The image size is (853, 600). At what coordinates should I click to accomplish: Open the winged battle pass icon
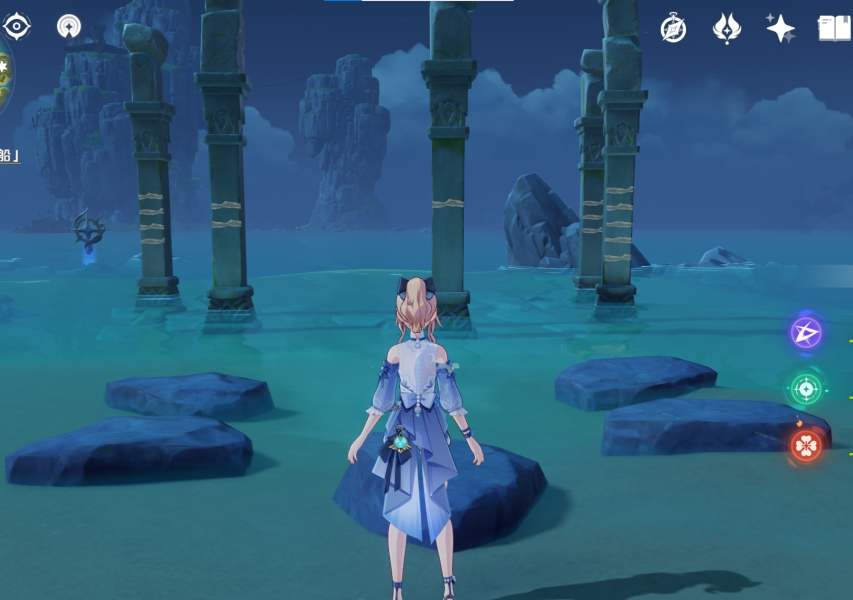click(x=726, y=28)
